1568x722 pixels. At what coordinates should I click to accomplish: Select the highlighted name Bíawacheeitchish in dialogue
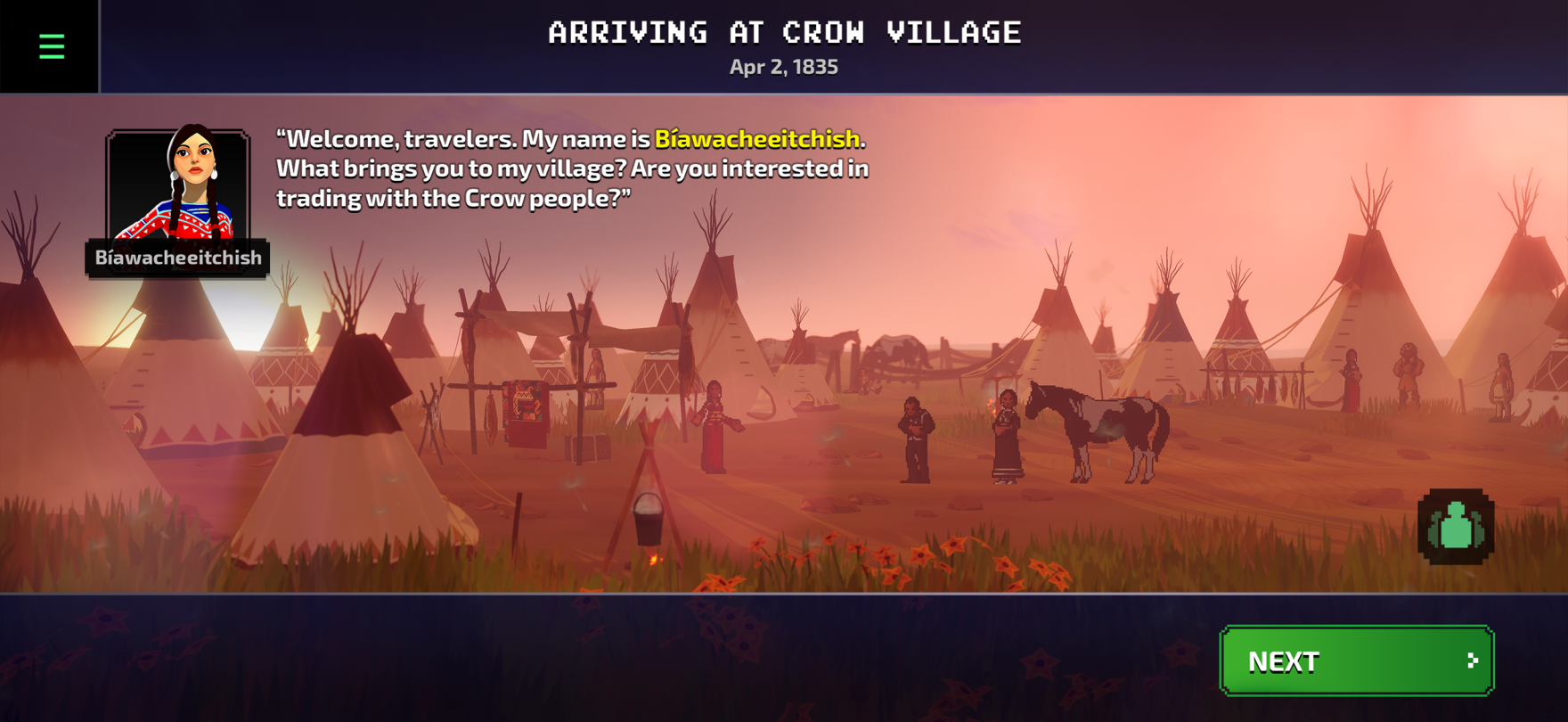pos(758,139)
